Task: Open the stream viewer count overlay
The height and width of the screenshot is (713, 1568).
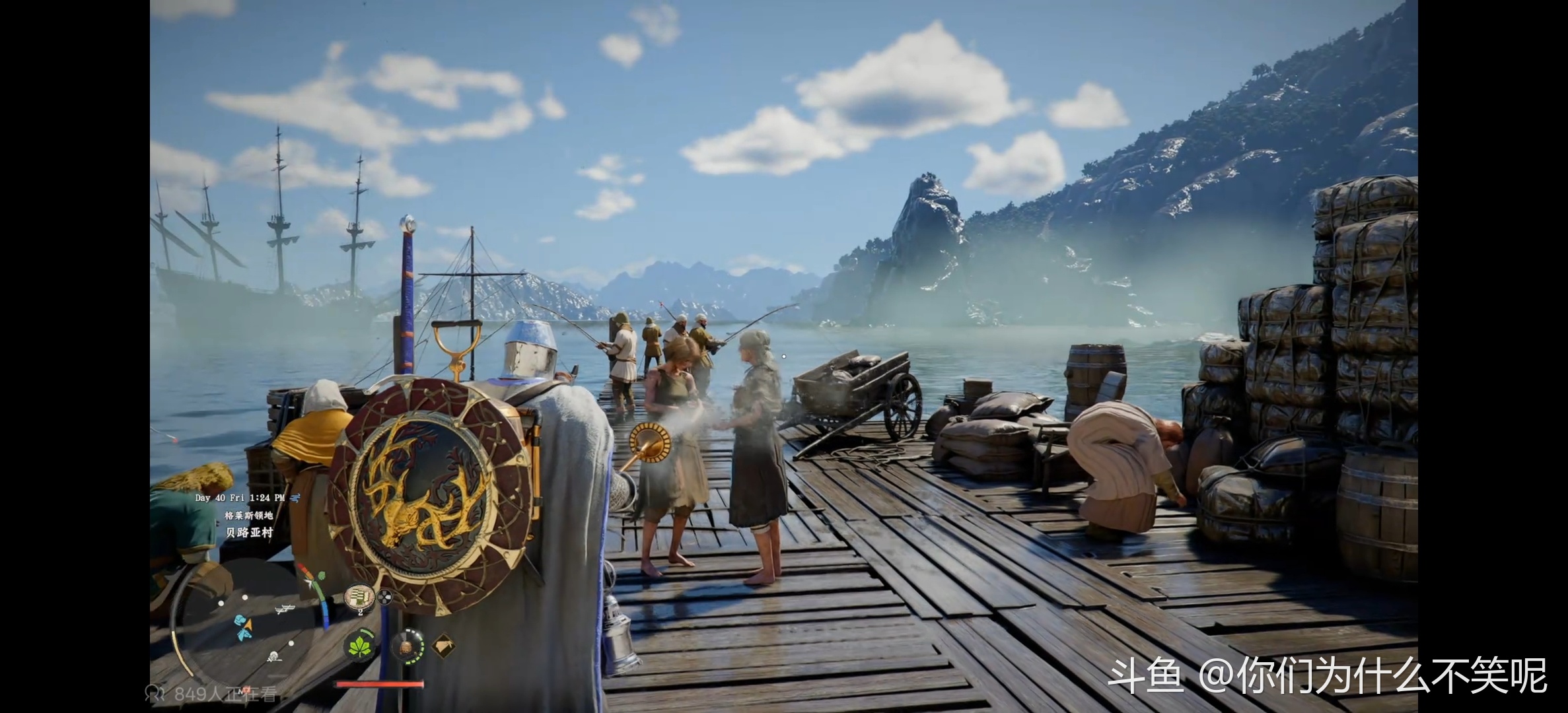Action: pyautogui.click(x=213, y=693)
